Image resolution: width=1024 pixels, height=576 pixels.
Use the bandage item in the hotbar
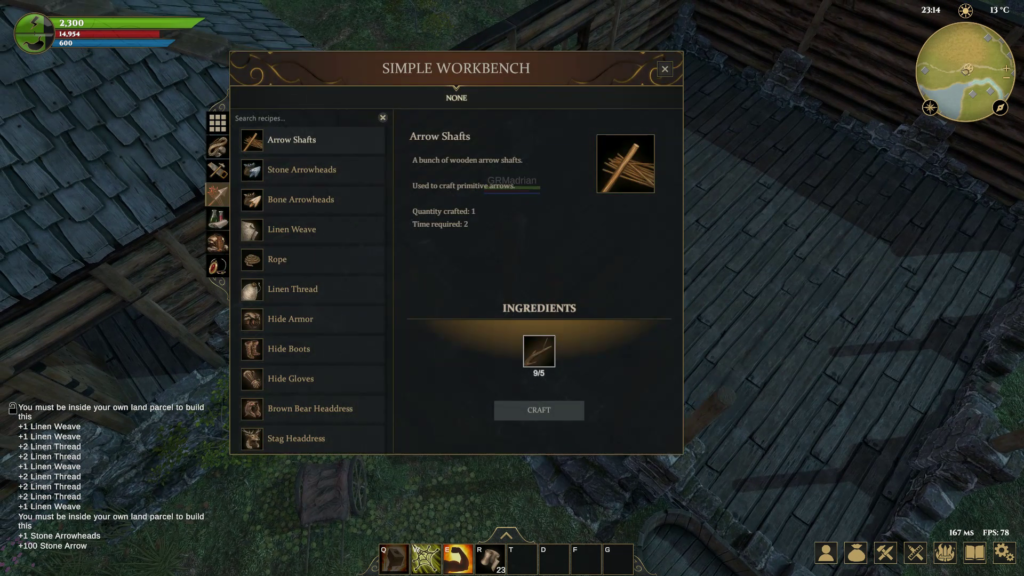490,558
